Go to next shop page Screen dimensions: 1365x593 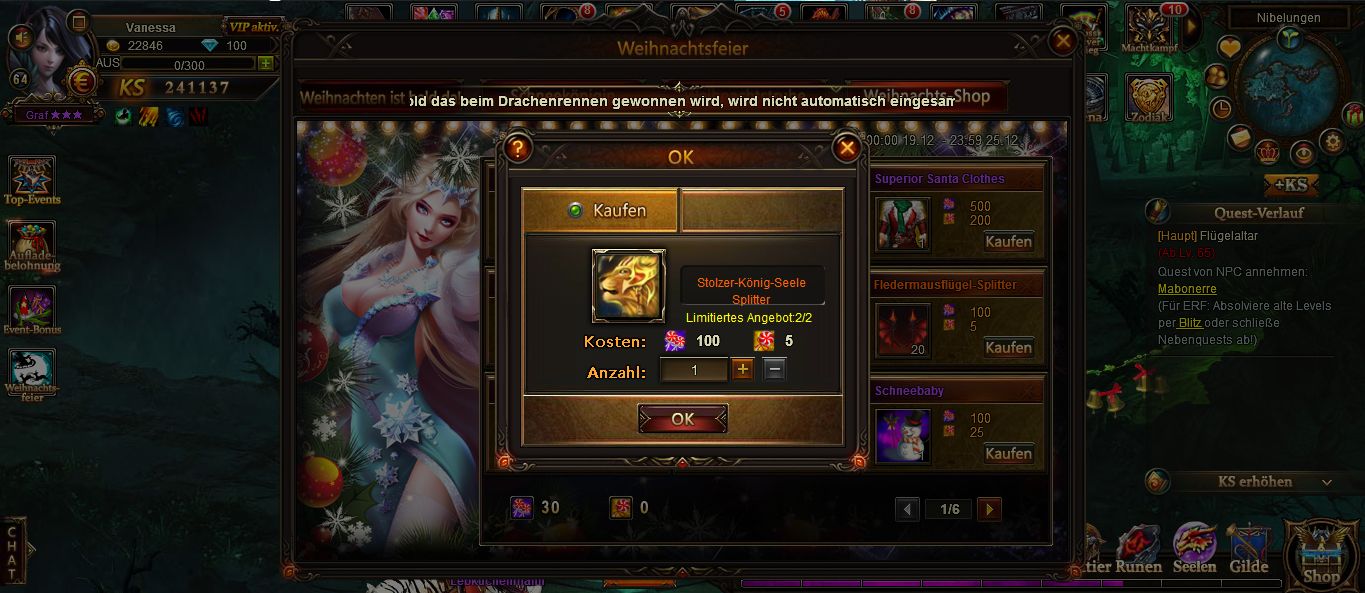pos(989,510)
